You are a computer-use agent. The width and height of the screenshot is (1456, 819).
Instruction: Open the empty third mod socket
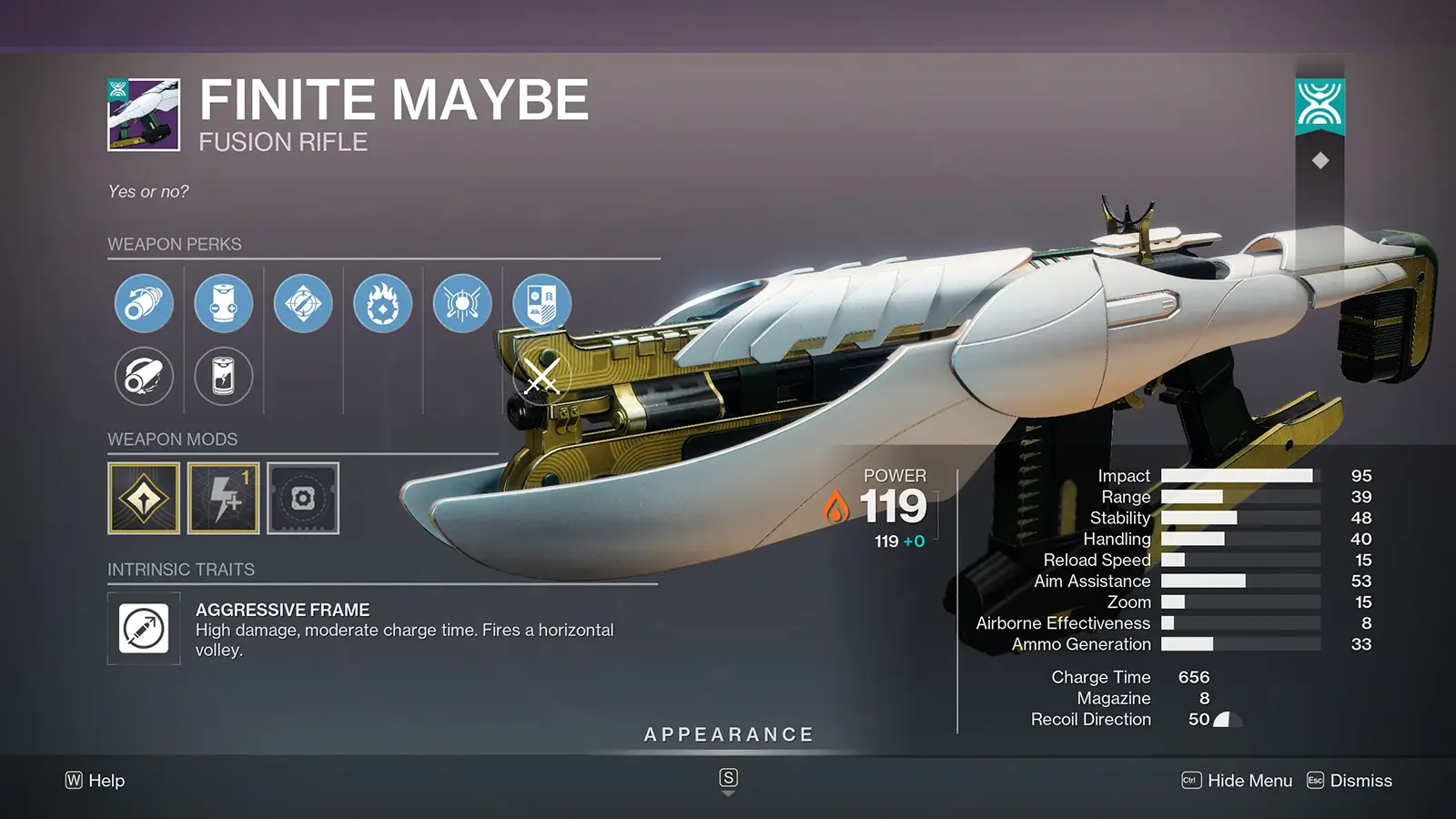pos(303,499)
